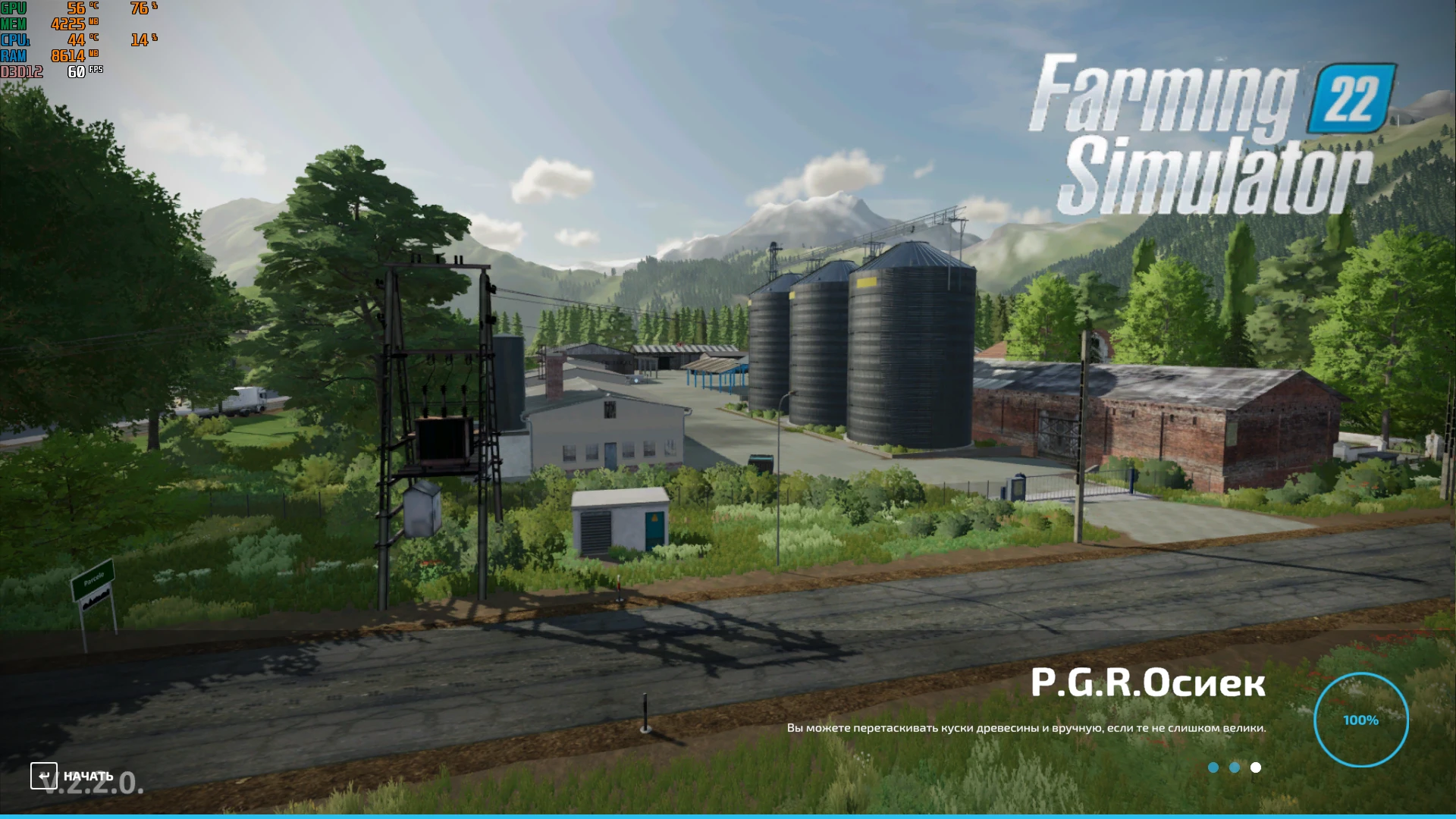Click the blue loading bar at screen bottom
The width and height of the screenshot is (1456, 819).
click(728, 816)
